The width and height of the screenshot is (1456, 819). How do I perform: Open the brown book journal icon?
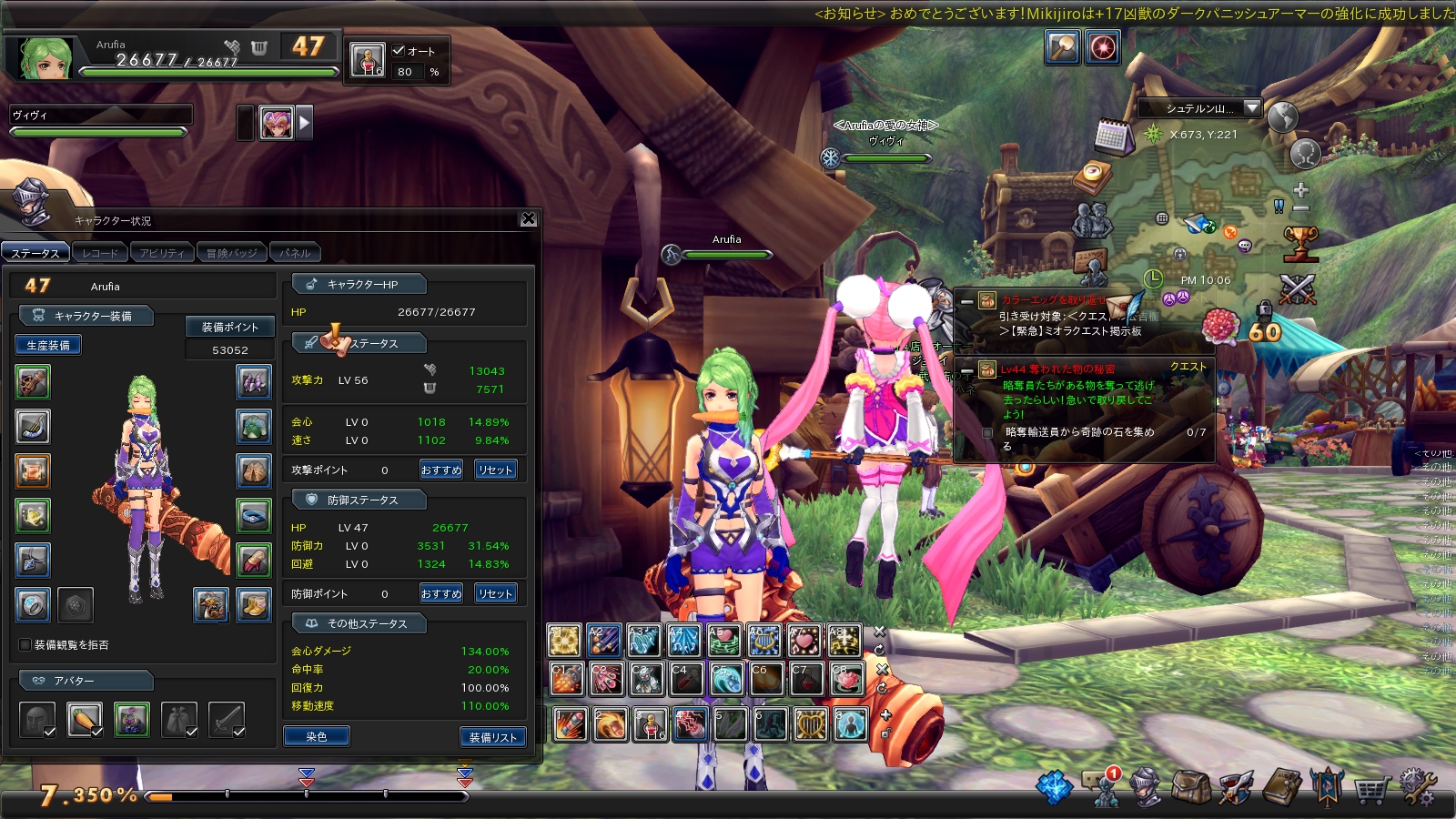point(1281,787)
